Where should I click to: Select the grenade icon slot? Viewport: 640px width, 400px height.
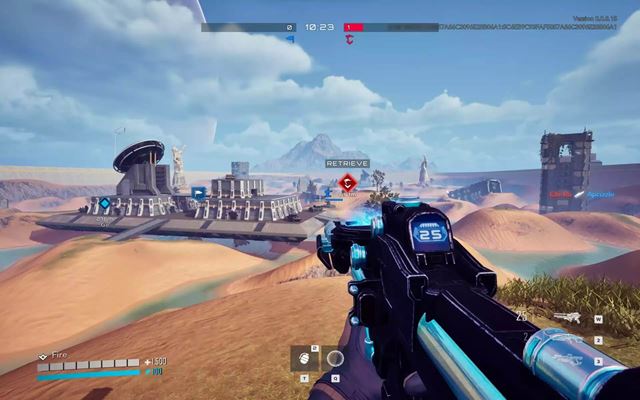304,359
